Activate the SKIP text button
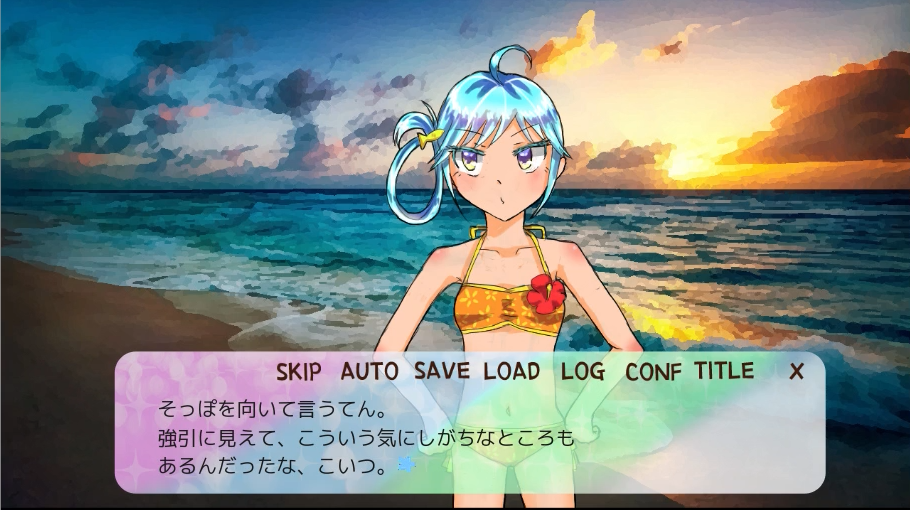 point(299,371)
